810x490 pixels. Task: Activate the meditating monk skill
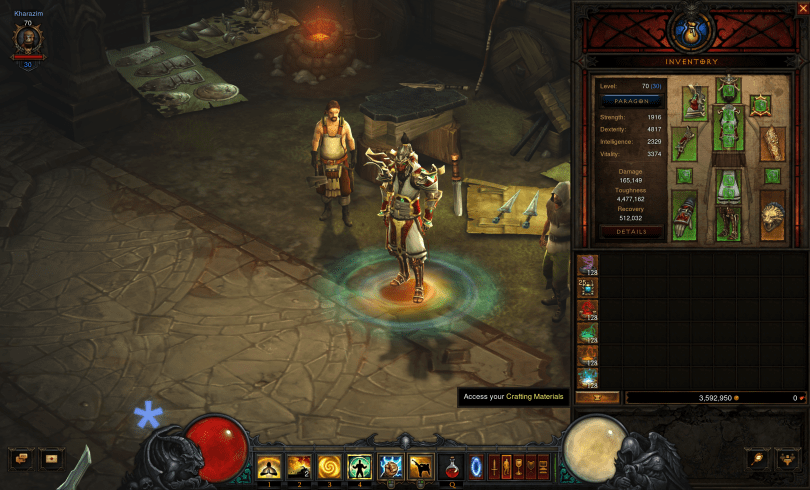[269, 465]
